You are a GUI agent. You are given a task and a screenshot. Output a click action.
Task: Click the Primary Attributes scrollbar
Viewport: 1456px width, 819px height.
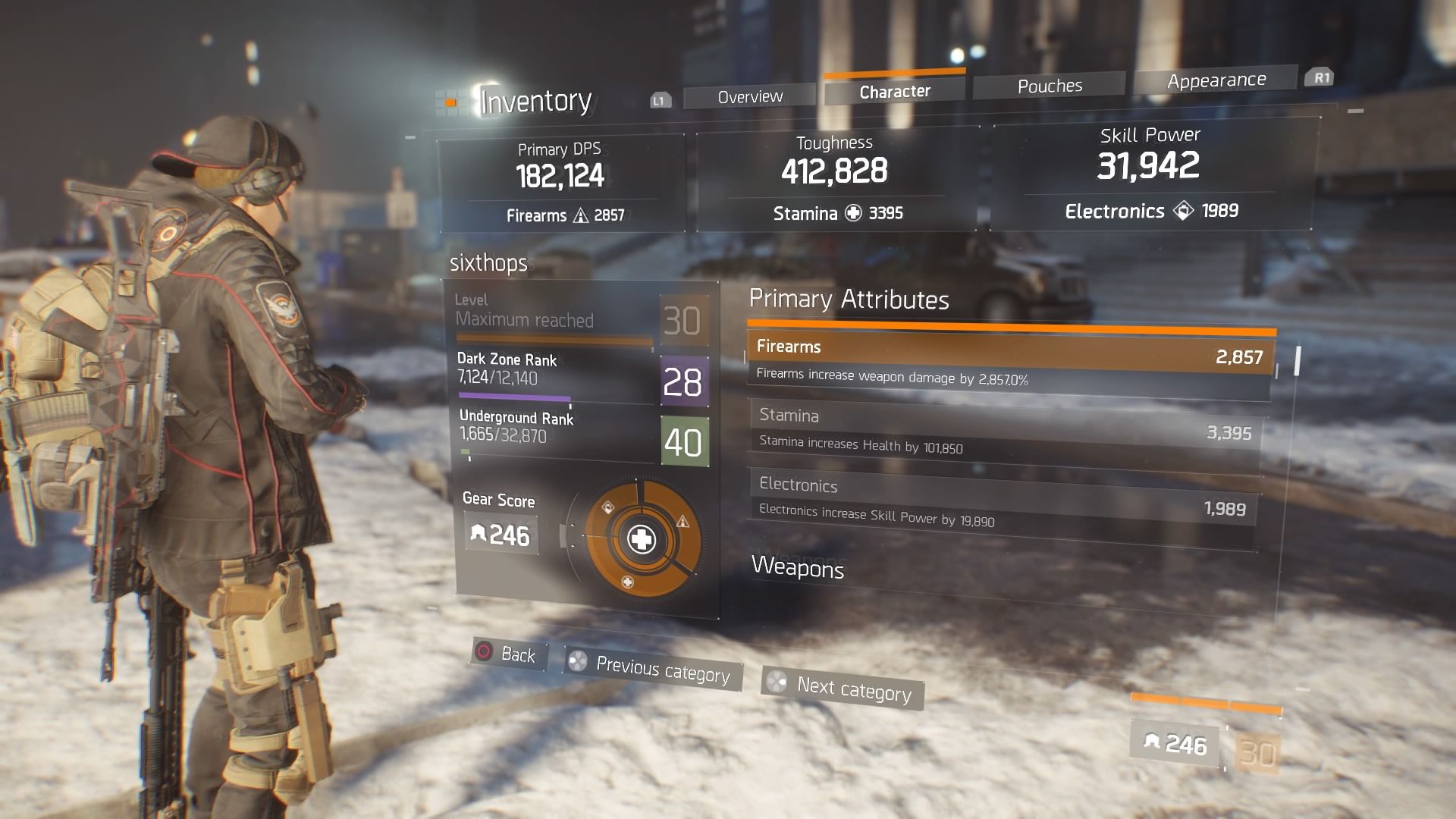[x=1298, y=361]
